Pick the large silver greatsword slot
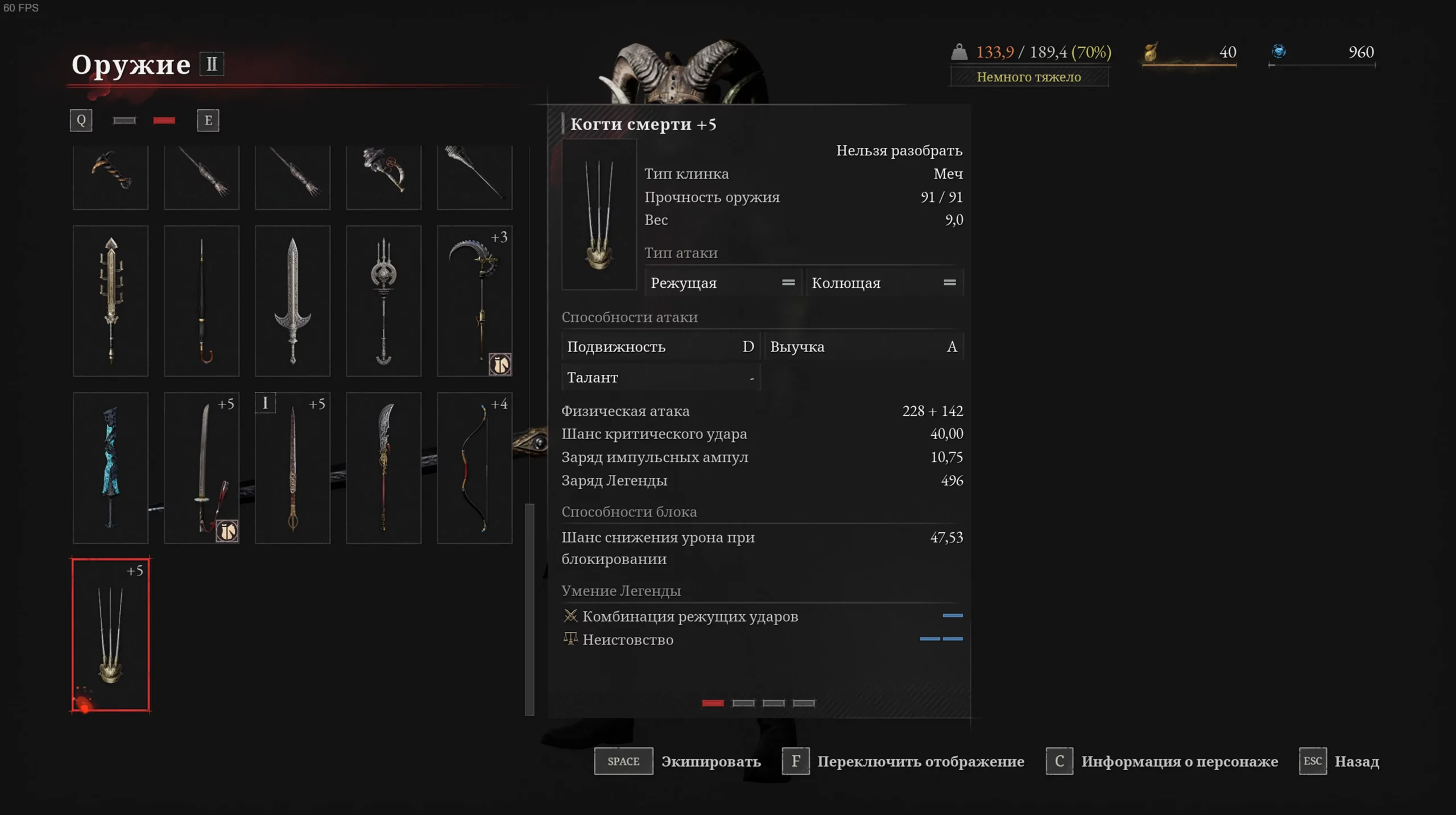Image resolution: width=1456 pixels, height=815 pixels. coord(292,301)
